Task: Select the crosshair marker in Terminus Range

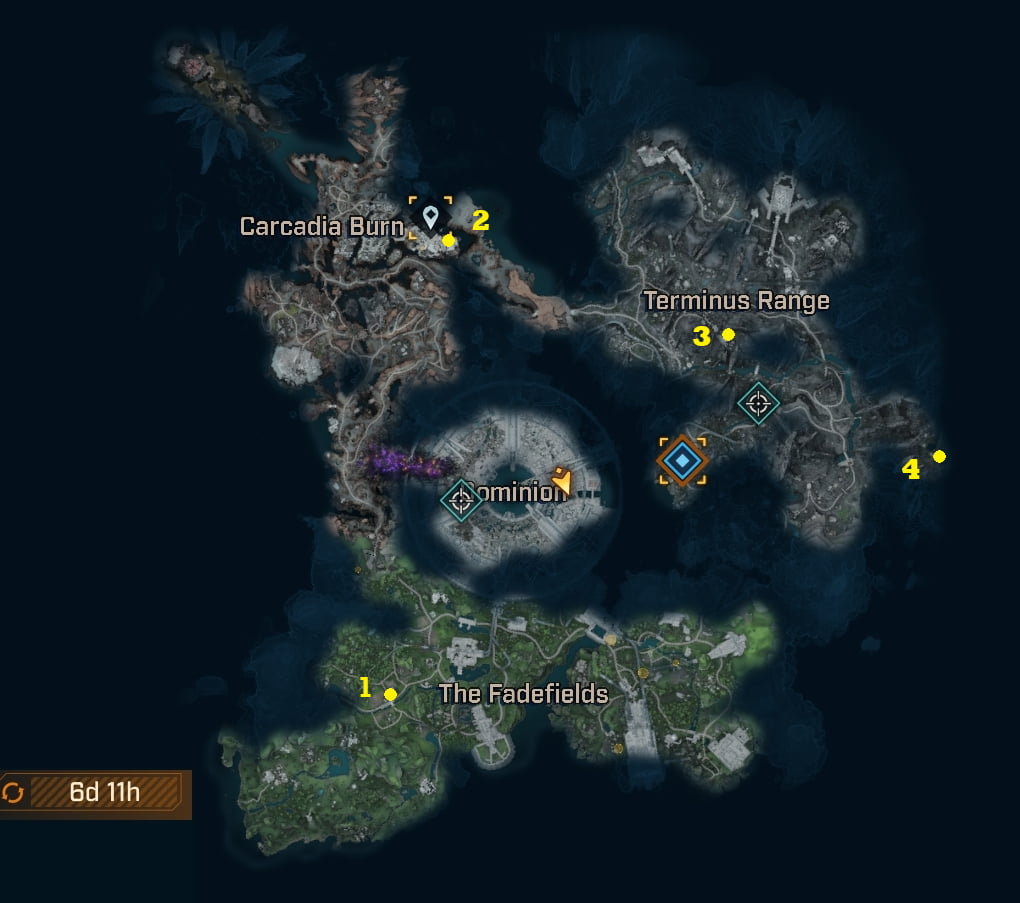Action: pyautogui.click(x=758, y=403)
